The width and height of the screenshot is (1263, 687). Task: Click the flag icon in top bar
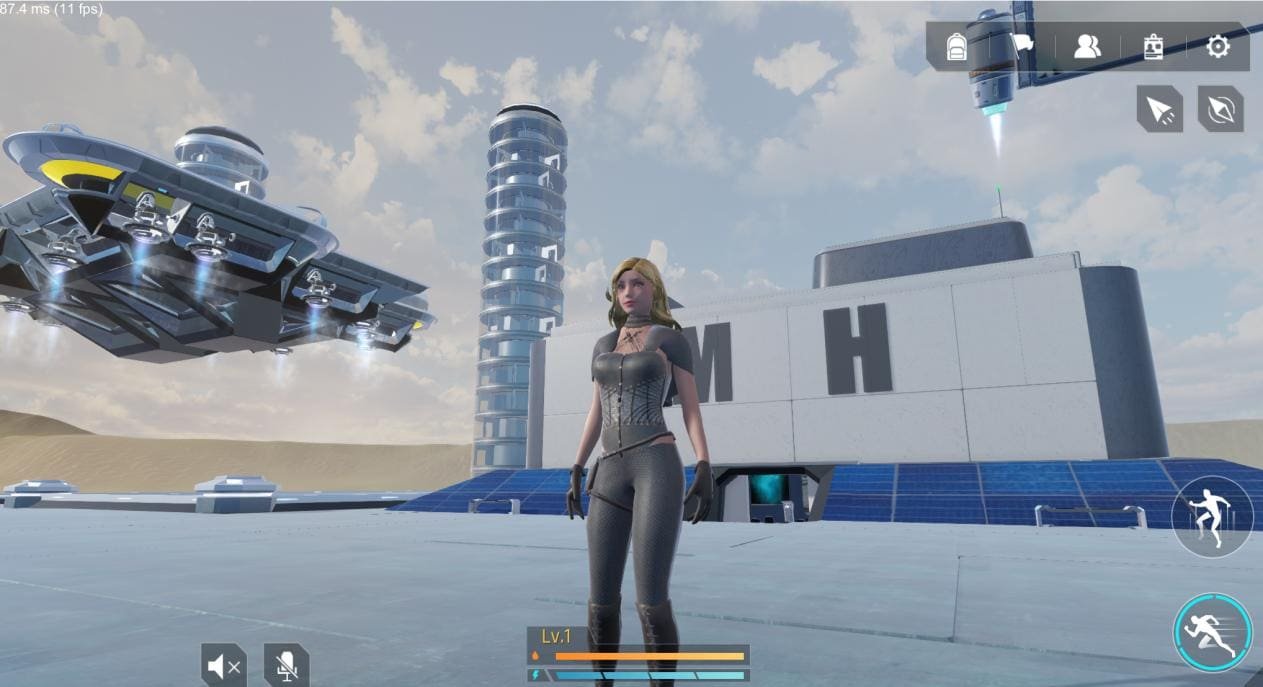1024,46
